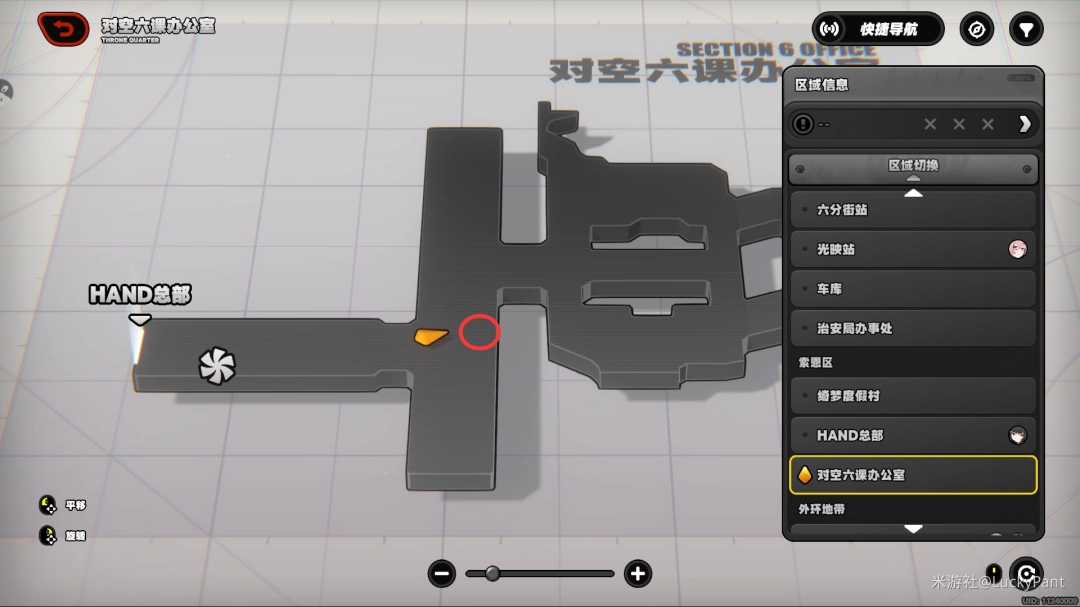Switch to the 光映站 area
The width and height of the screenshot is (1080, 607).
coord(913,249)
